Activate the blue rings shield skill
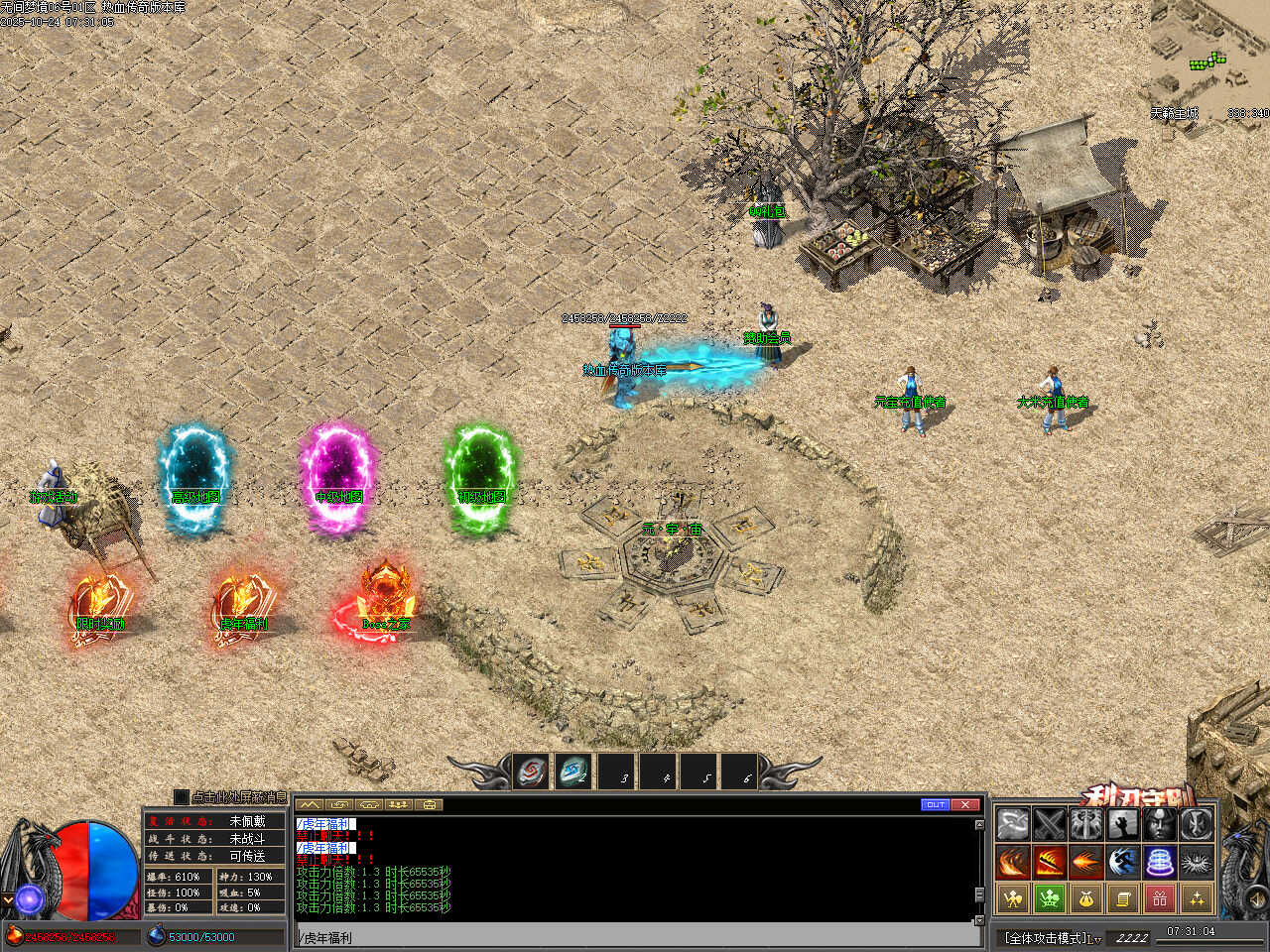Screen dimensions: 1270x952 click(x=1160, y=862)
